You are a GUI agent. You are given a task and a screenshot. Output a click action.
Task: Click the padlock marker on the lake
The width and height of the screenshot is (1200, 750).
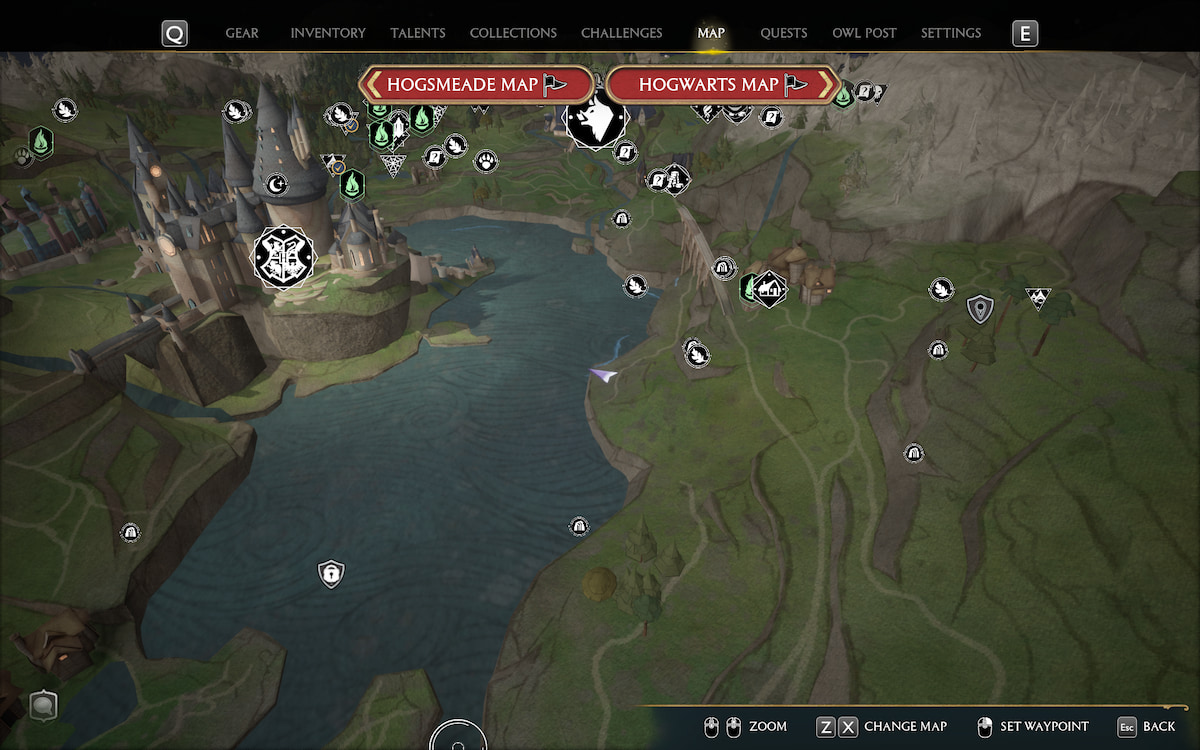coord(331,574)
